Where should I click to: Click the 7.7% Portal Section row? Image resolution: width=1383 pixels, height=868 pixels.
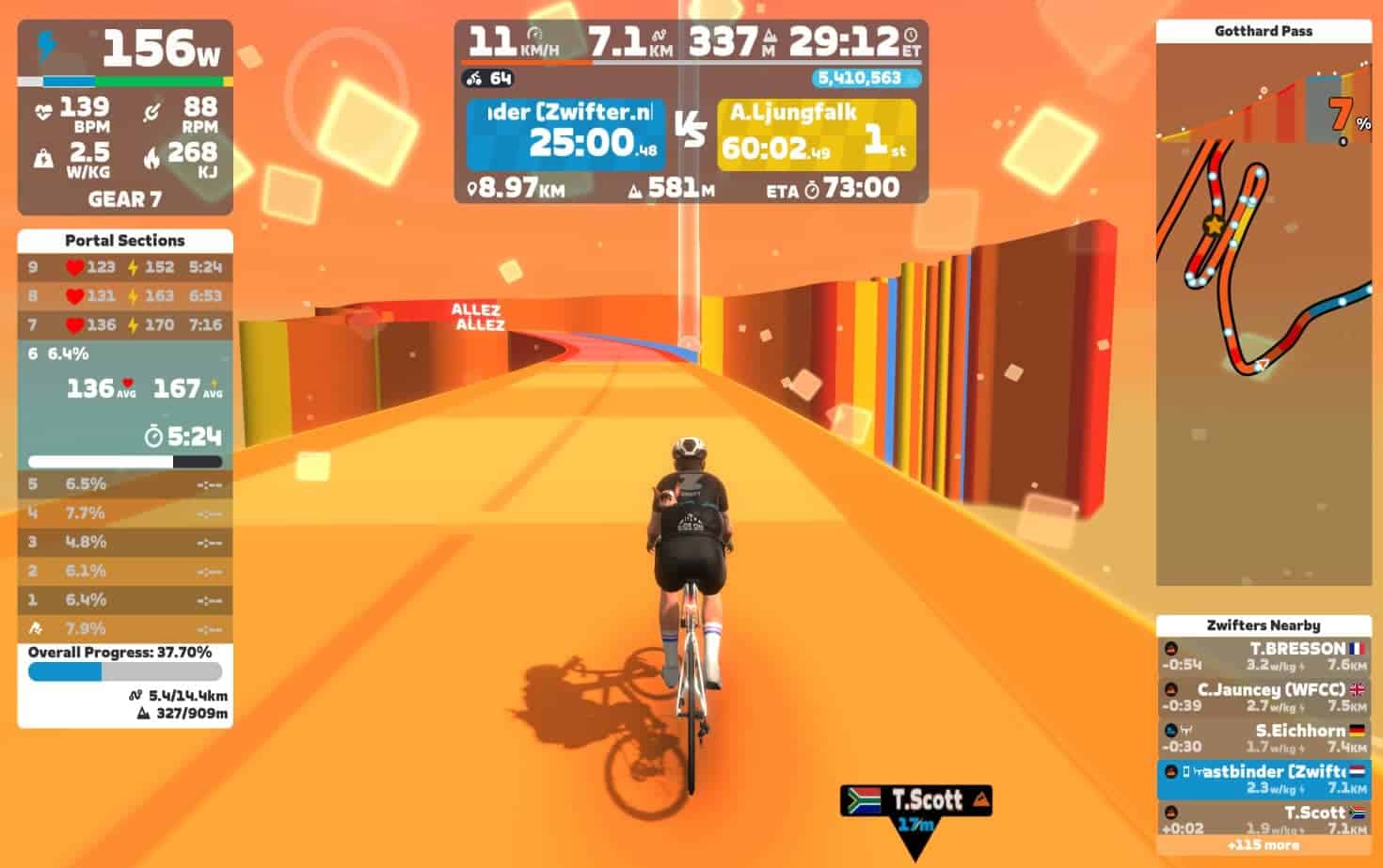point(125,513)
